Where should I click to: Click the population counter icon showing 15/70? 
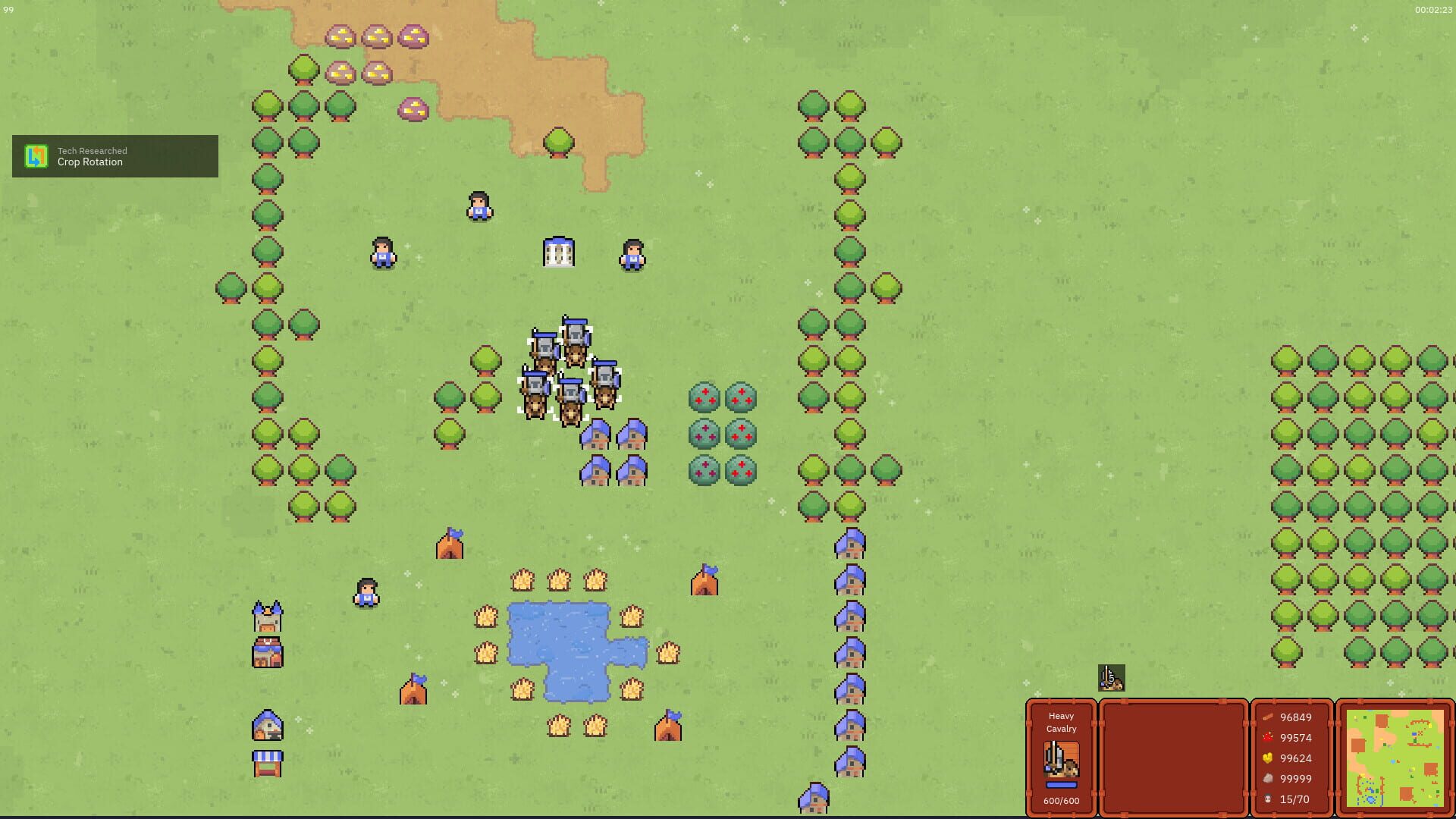point(1269,799)
